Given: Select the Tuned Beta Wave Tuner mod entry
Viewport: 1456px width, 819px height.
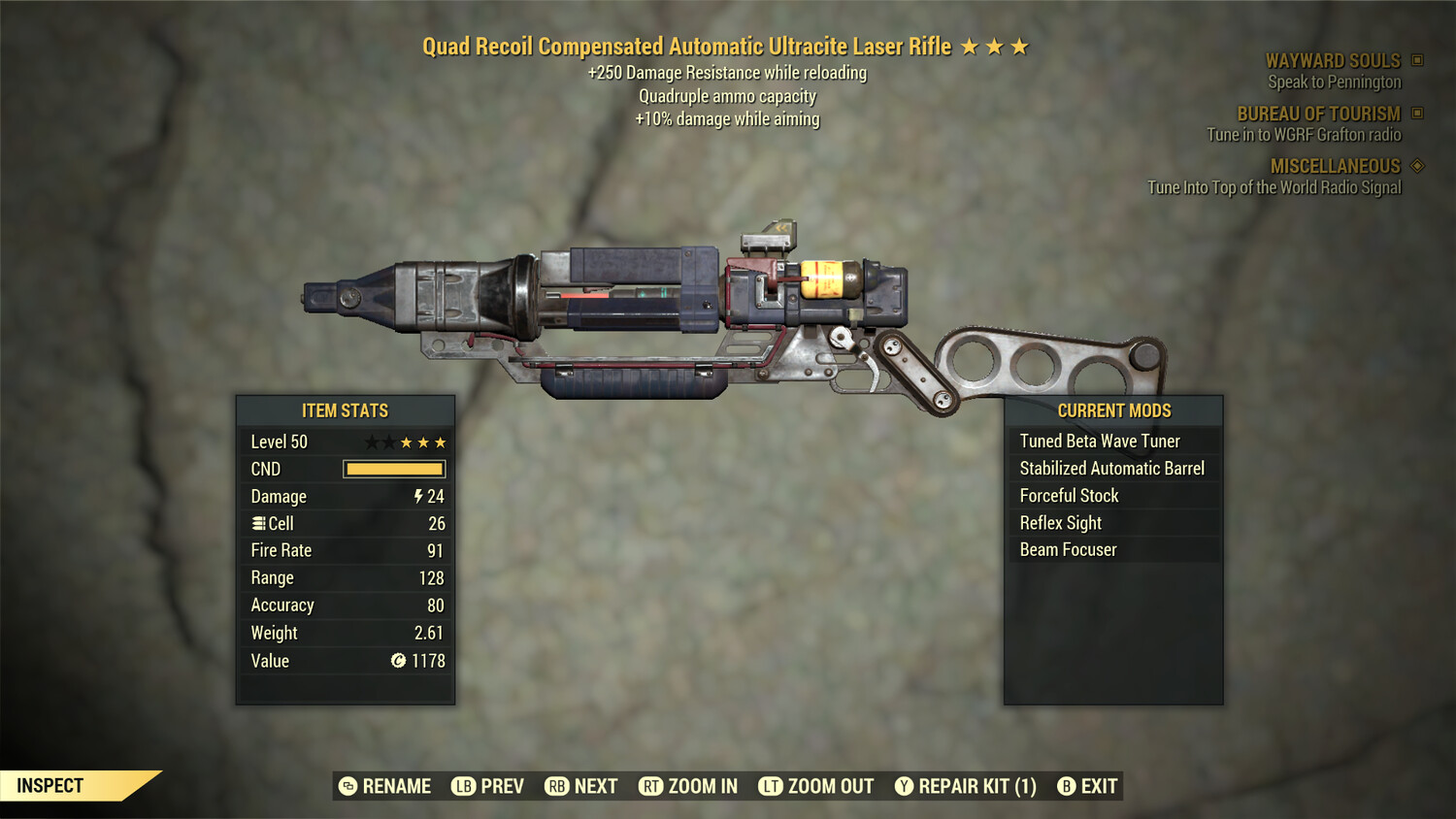Looking at the screenshot, I should (1100, 441).
